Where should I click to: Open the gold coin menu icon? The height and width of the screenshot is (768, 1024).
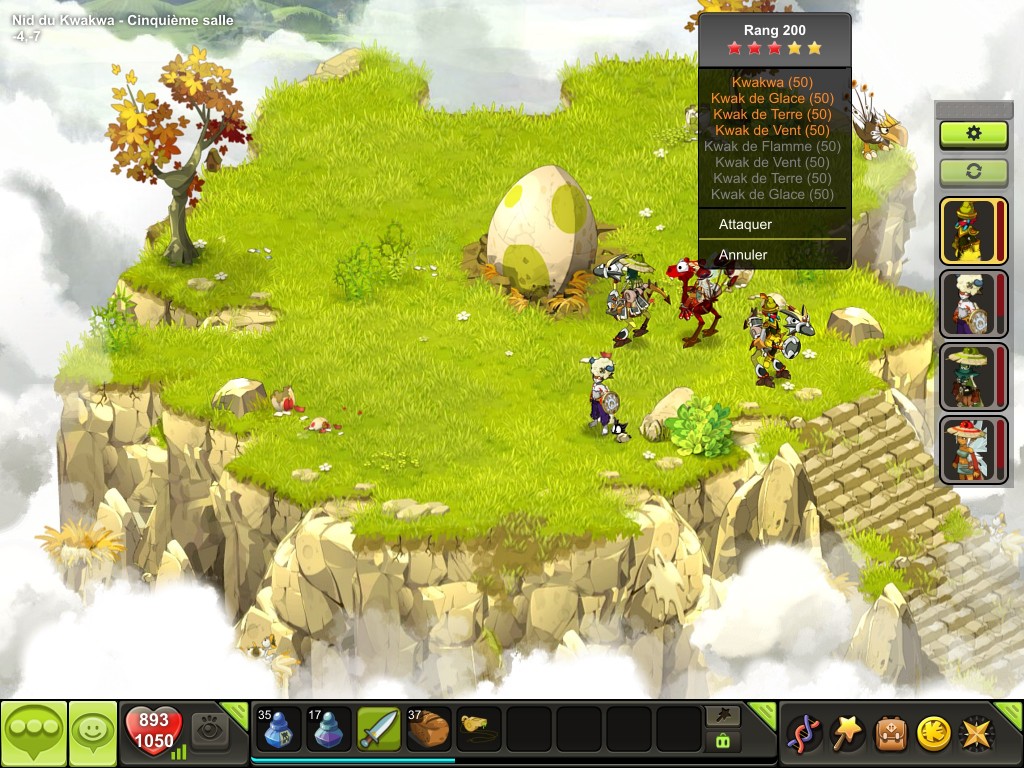[934, 733]
